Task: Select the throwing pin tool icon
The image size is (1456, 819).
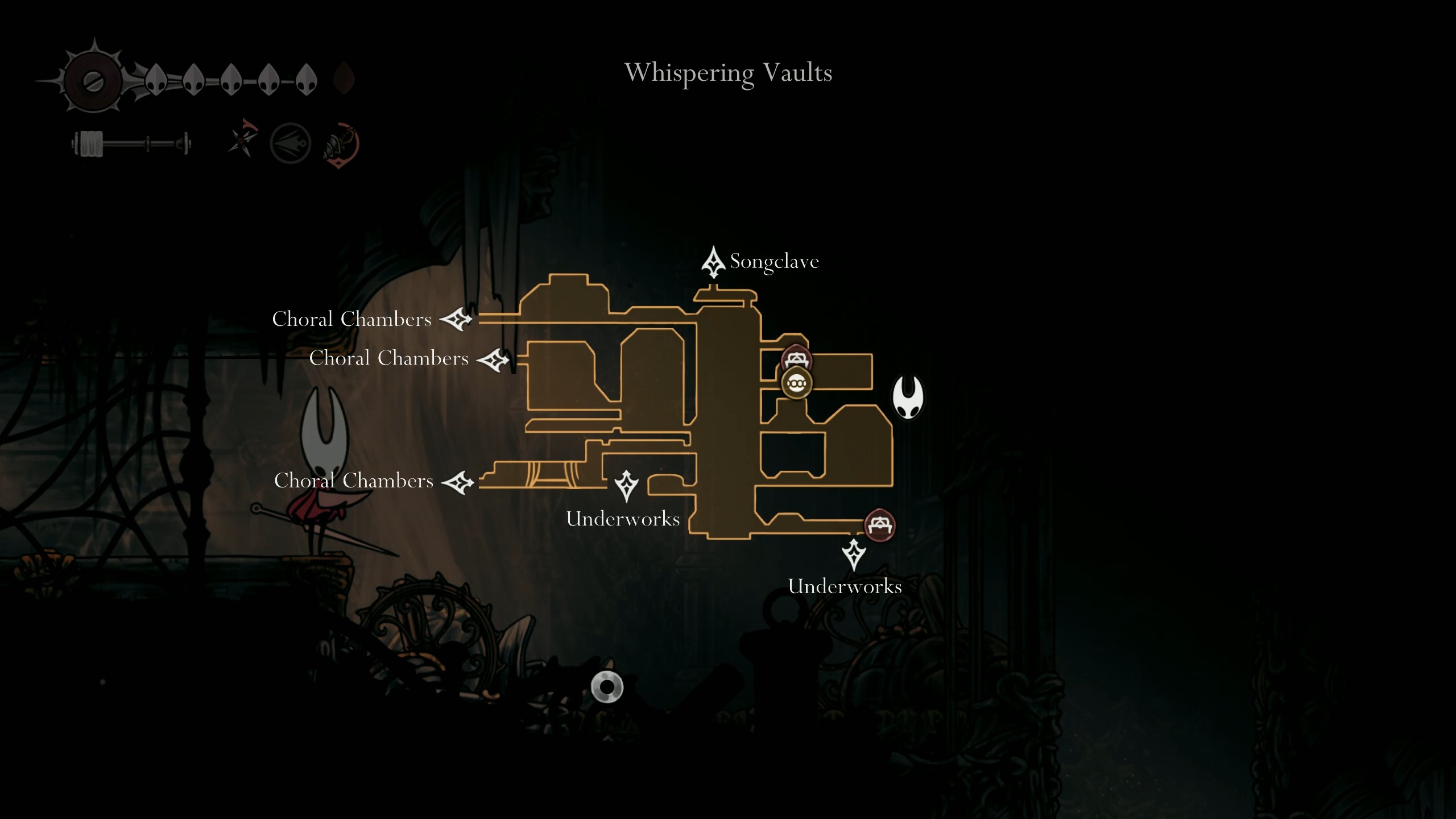Action: (243, 141)
